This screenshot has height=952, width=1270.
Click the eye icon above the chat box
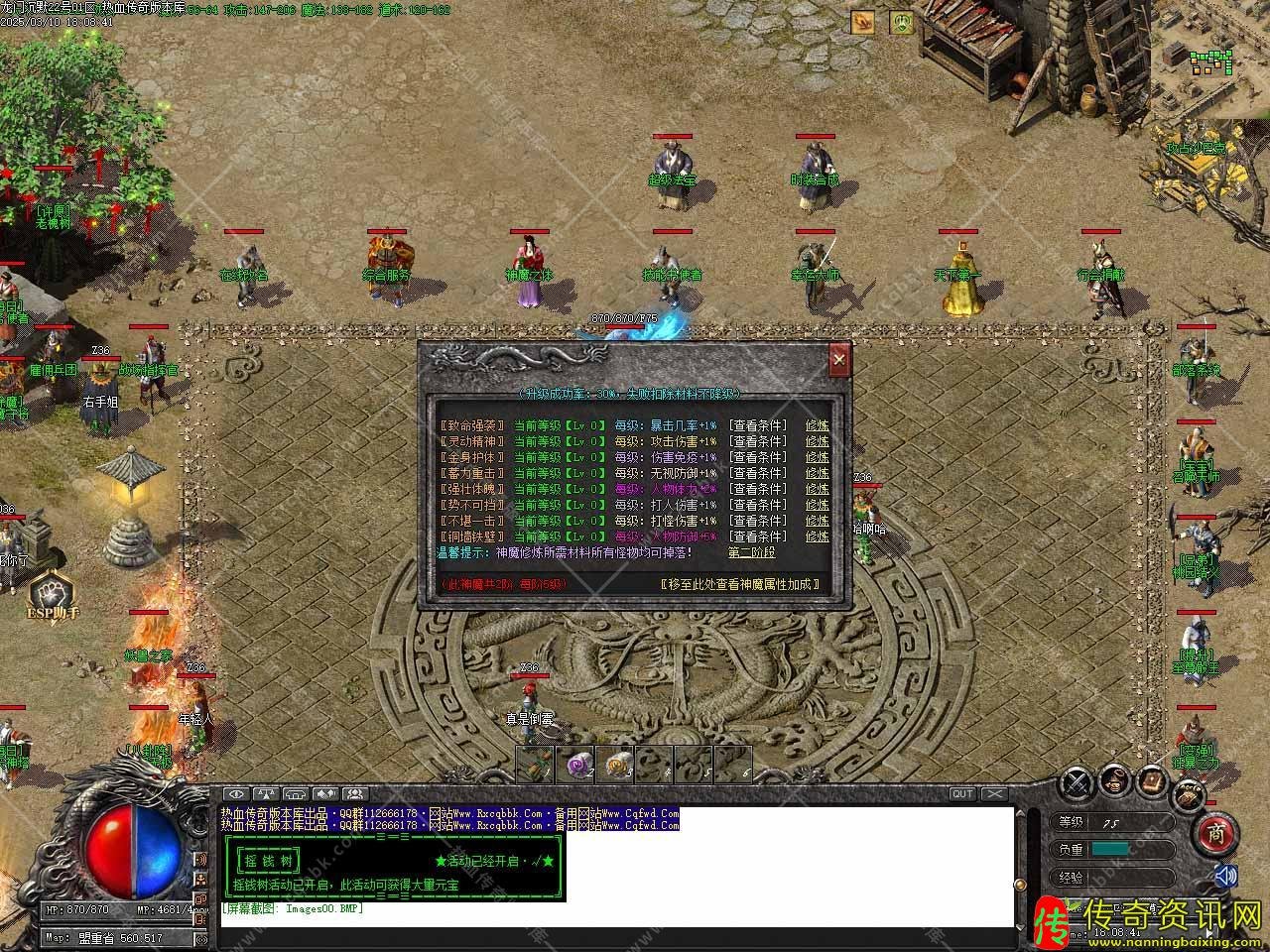coord(236,793)
